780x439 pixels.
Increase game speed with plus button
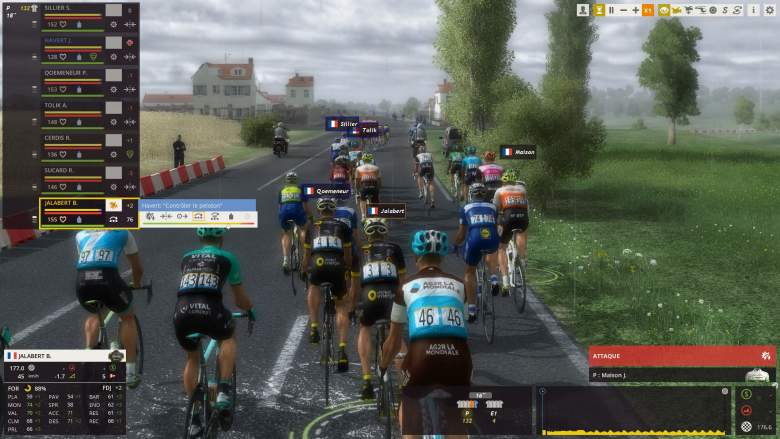point(635,9)
